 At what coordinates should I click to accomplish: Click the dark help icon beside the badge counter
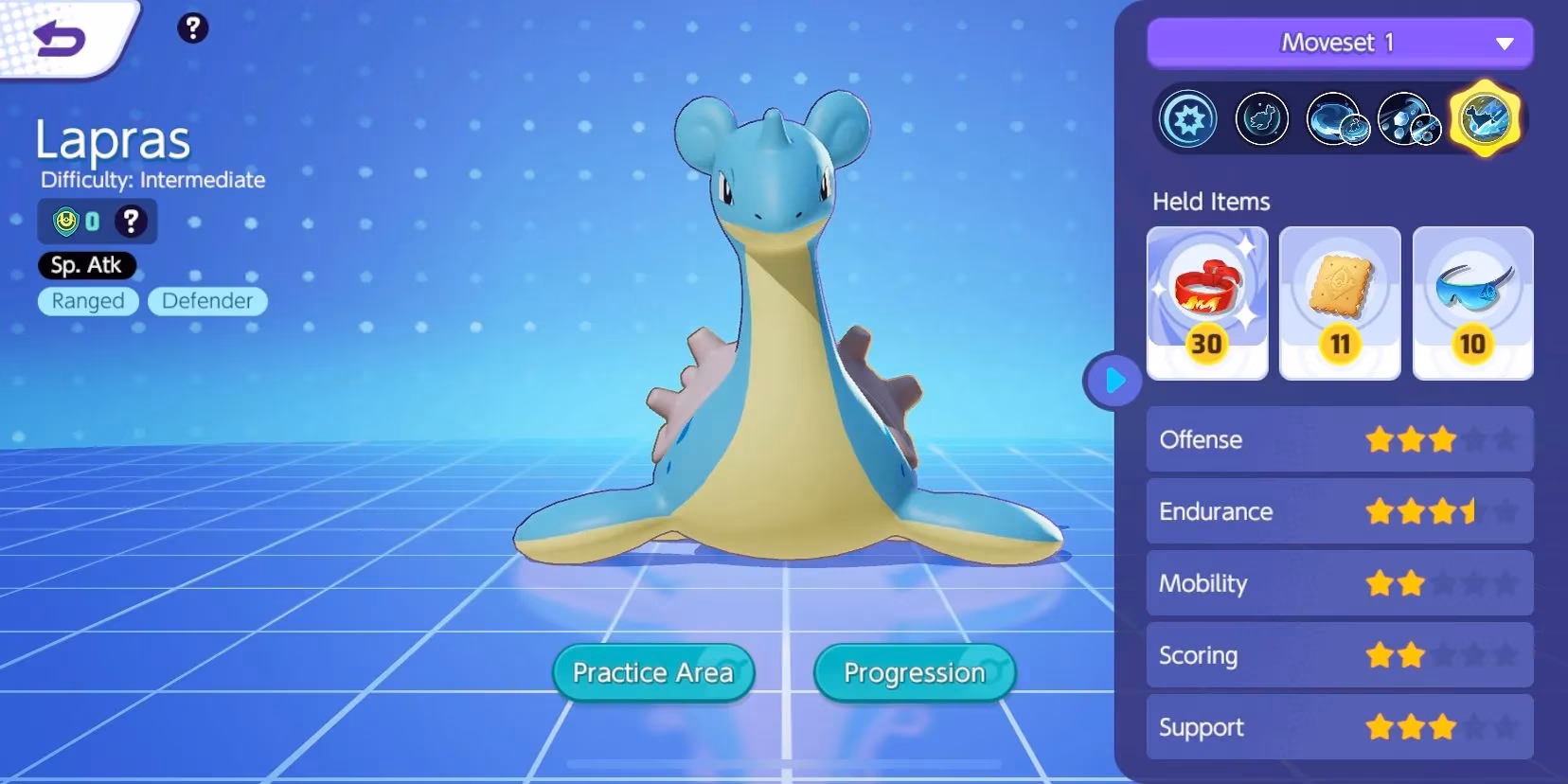tap(132, 221)
